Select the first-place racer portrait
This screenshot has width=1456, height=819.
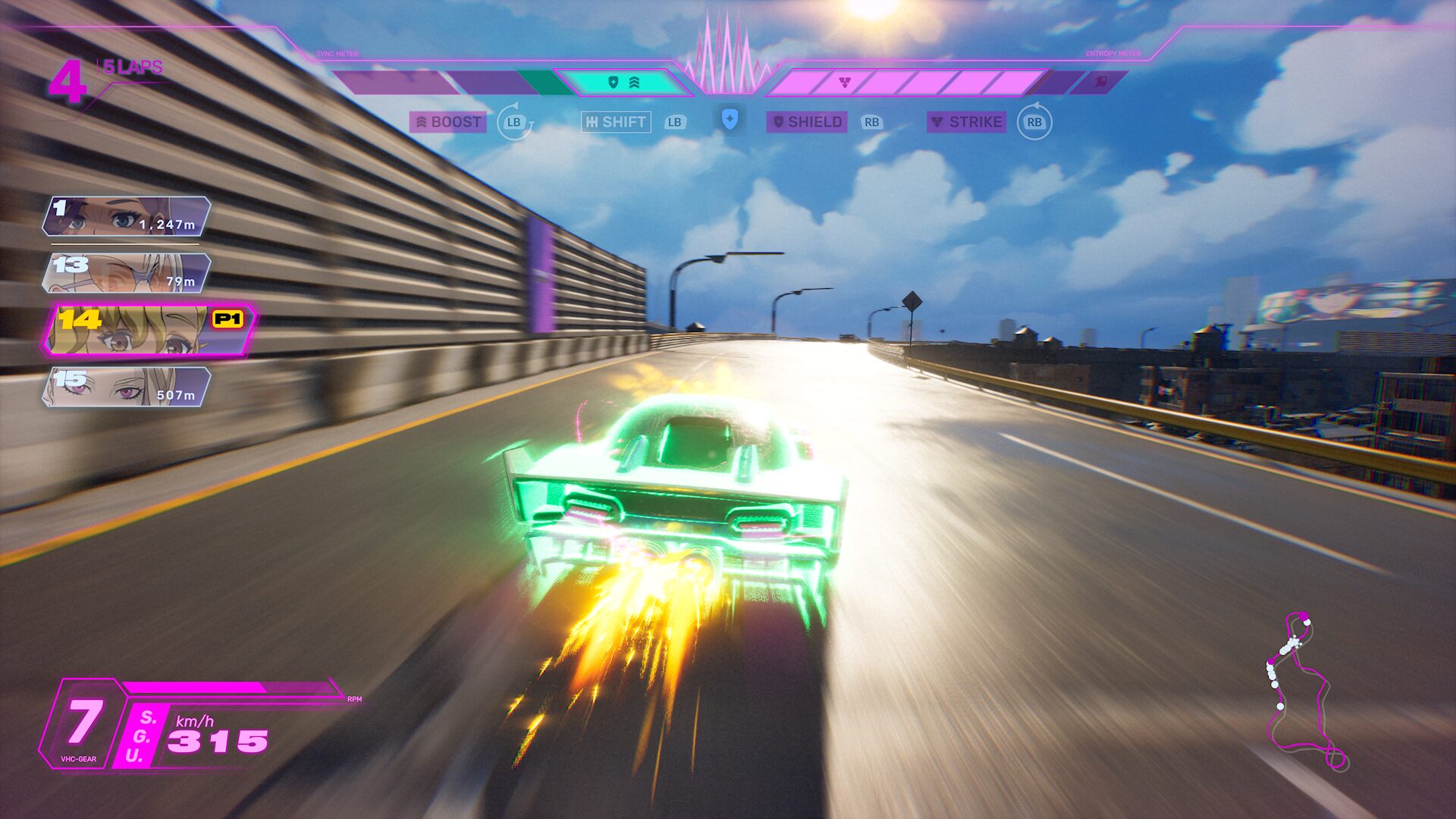[x=127, y=216]
